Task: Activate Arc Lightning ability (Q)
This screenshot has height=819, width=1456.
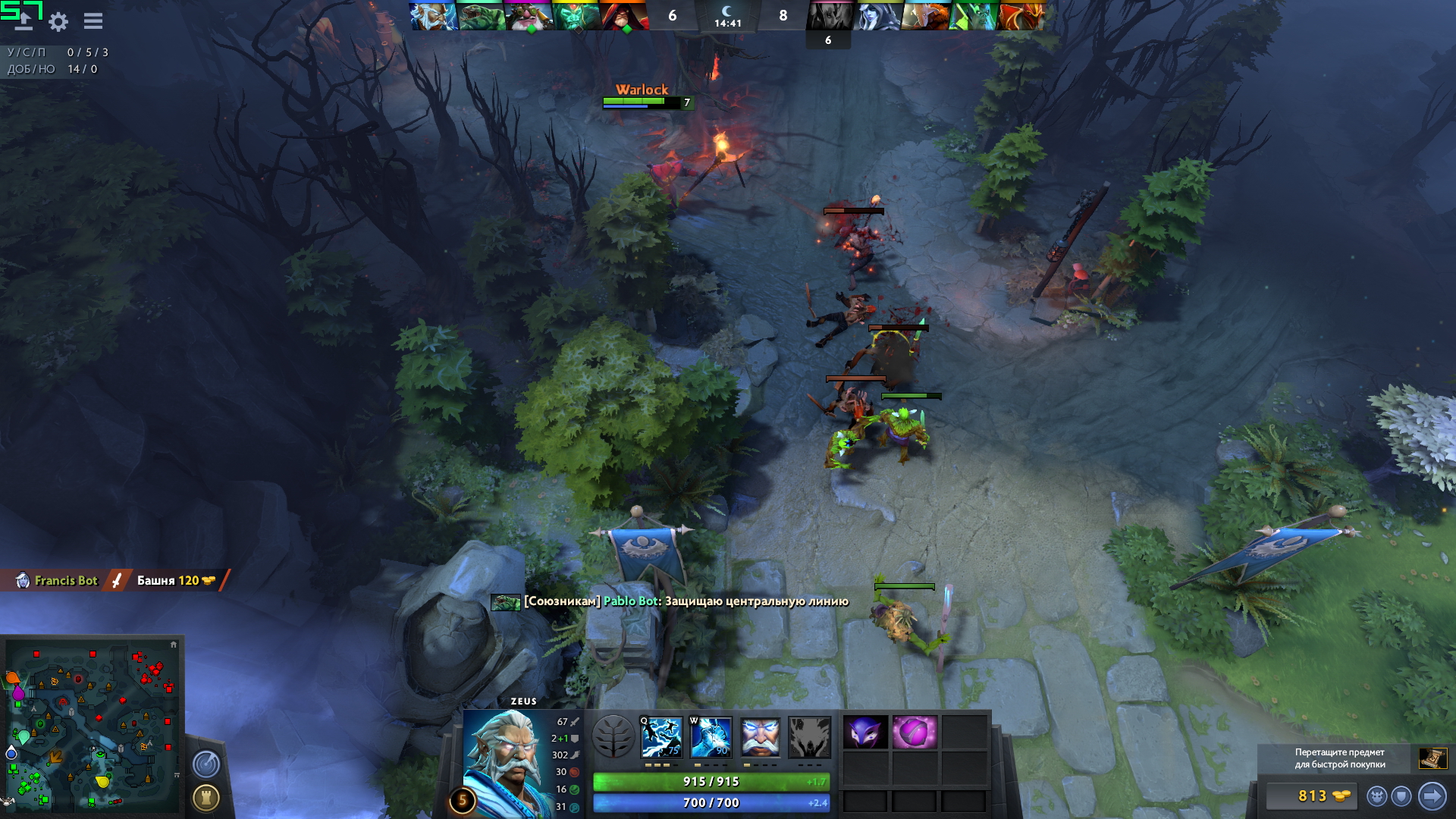Action: (661, 737)
